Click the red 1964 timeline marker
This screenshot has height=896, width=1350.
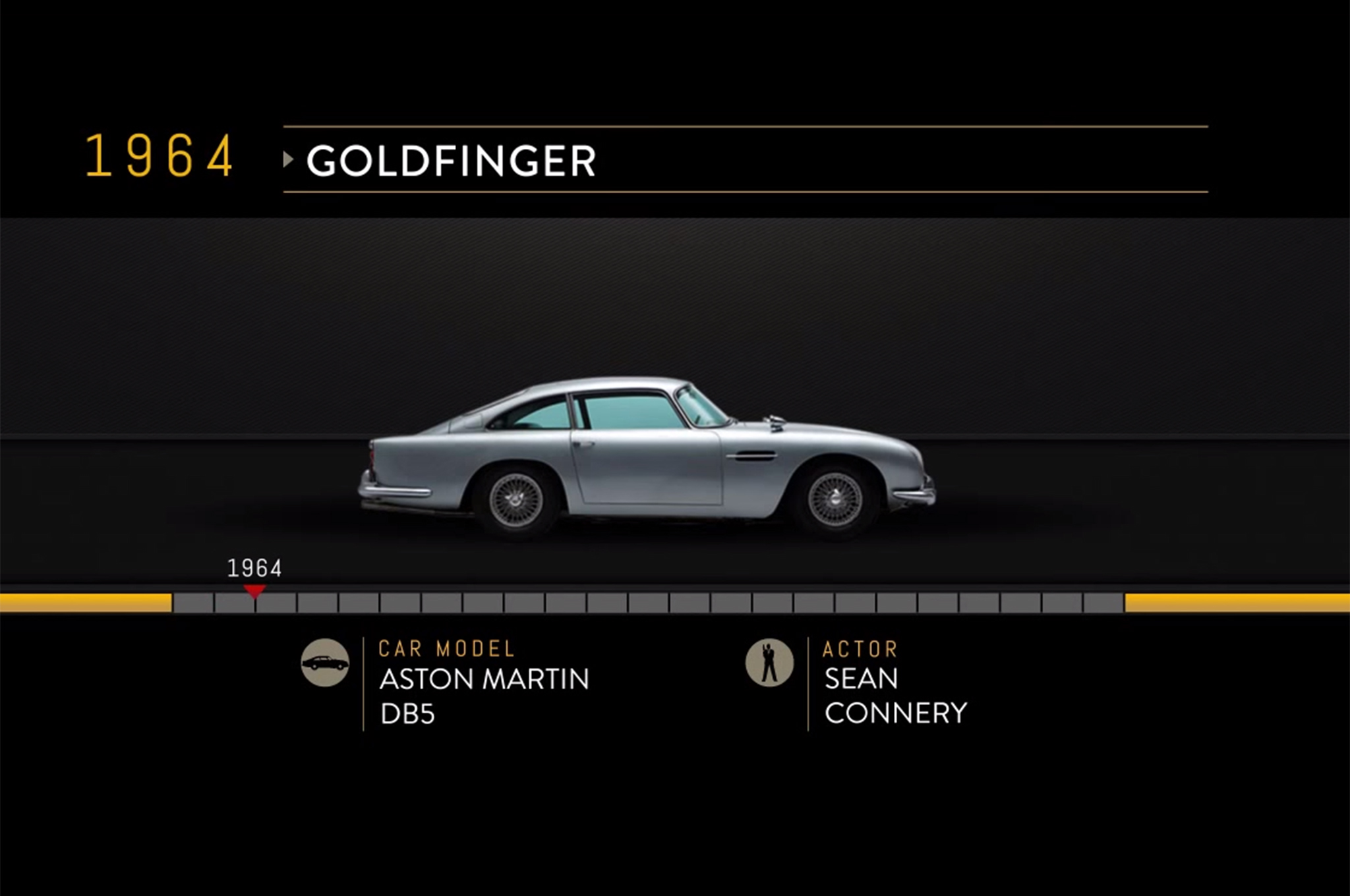(254, 590)
